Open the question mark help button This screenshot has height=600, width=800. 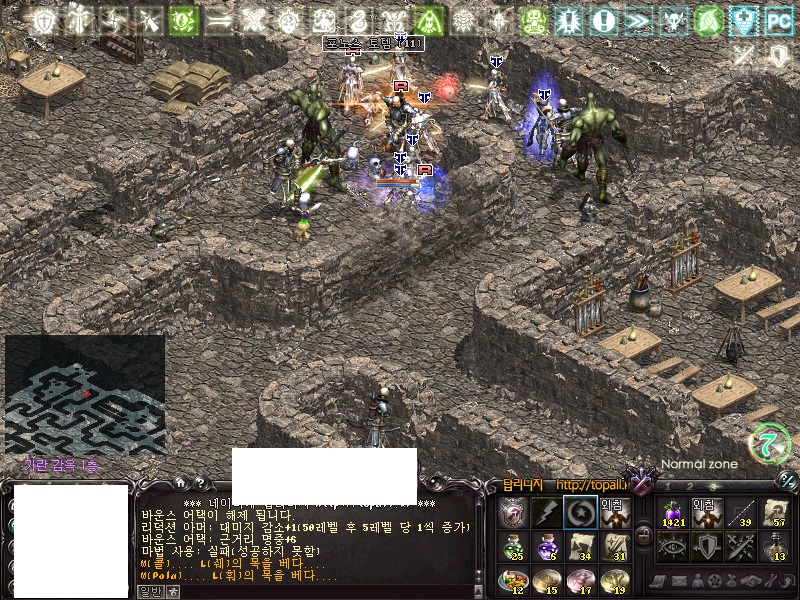(x=198, y=484)
